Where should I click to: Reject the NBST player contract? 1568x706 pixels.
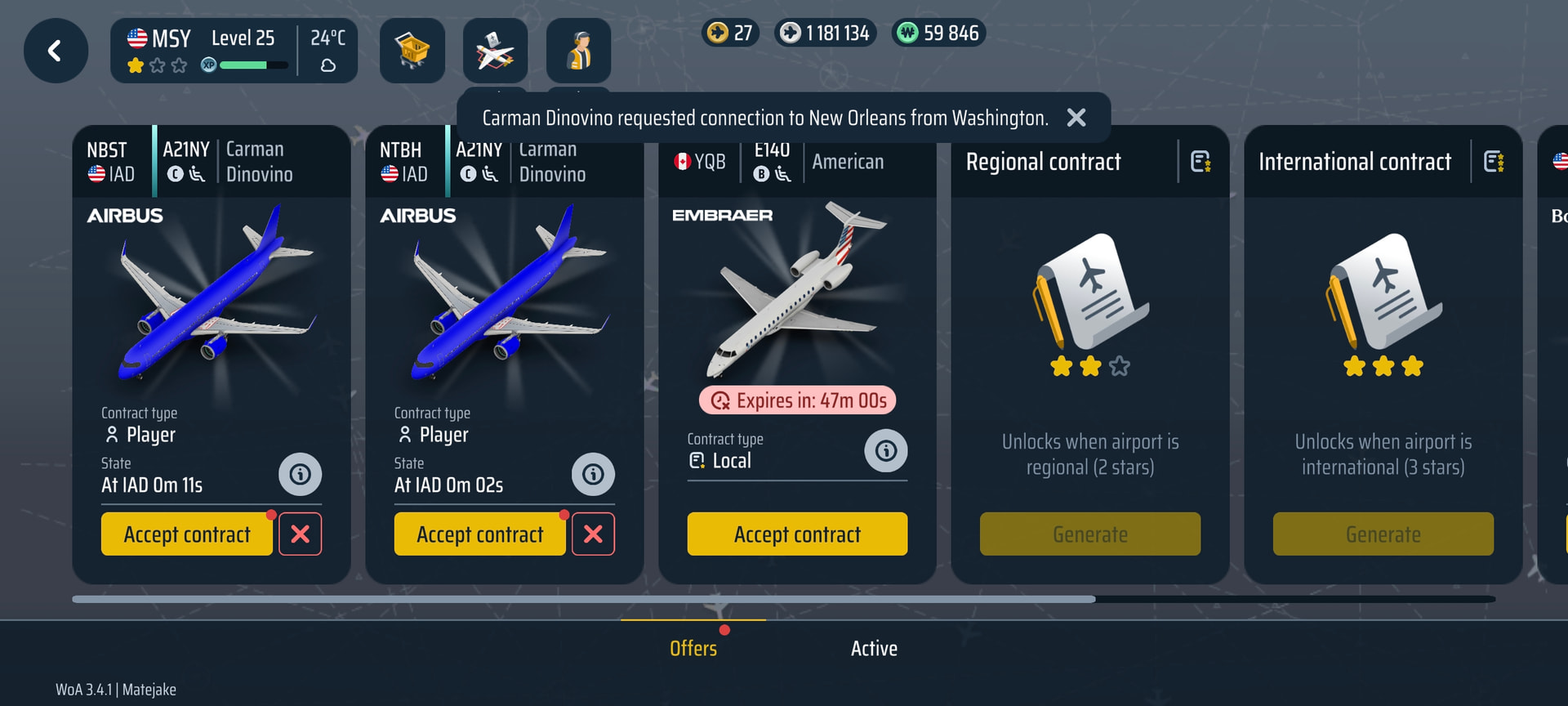coord(301,534)
